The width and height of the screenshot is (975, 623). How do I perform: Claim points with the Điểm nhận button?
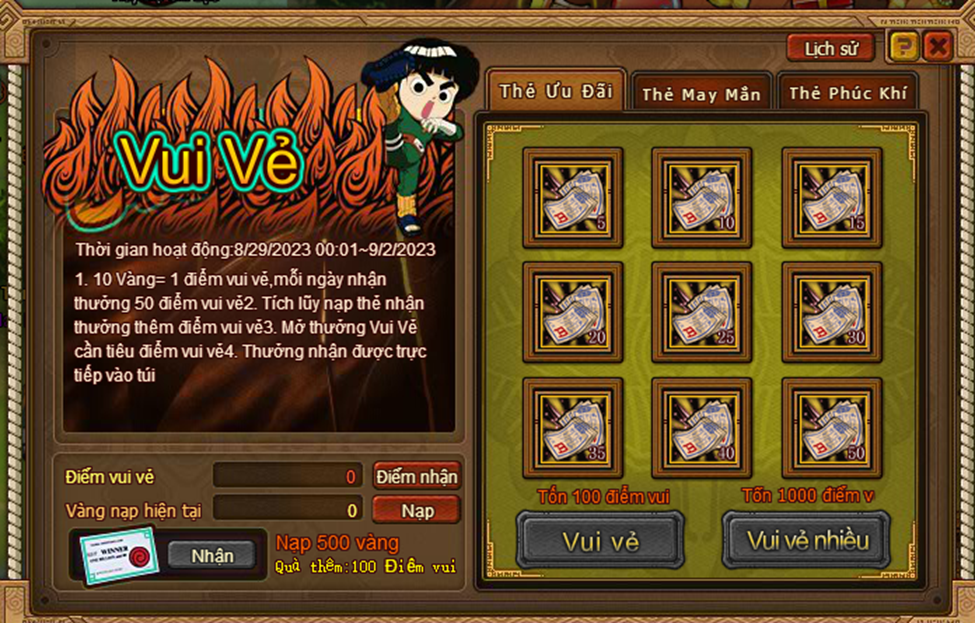416,476
